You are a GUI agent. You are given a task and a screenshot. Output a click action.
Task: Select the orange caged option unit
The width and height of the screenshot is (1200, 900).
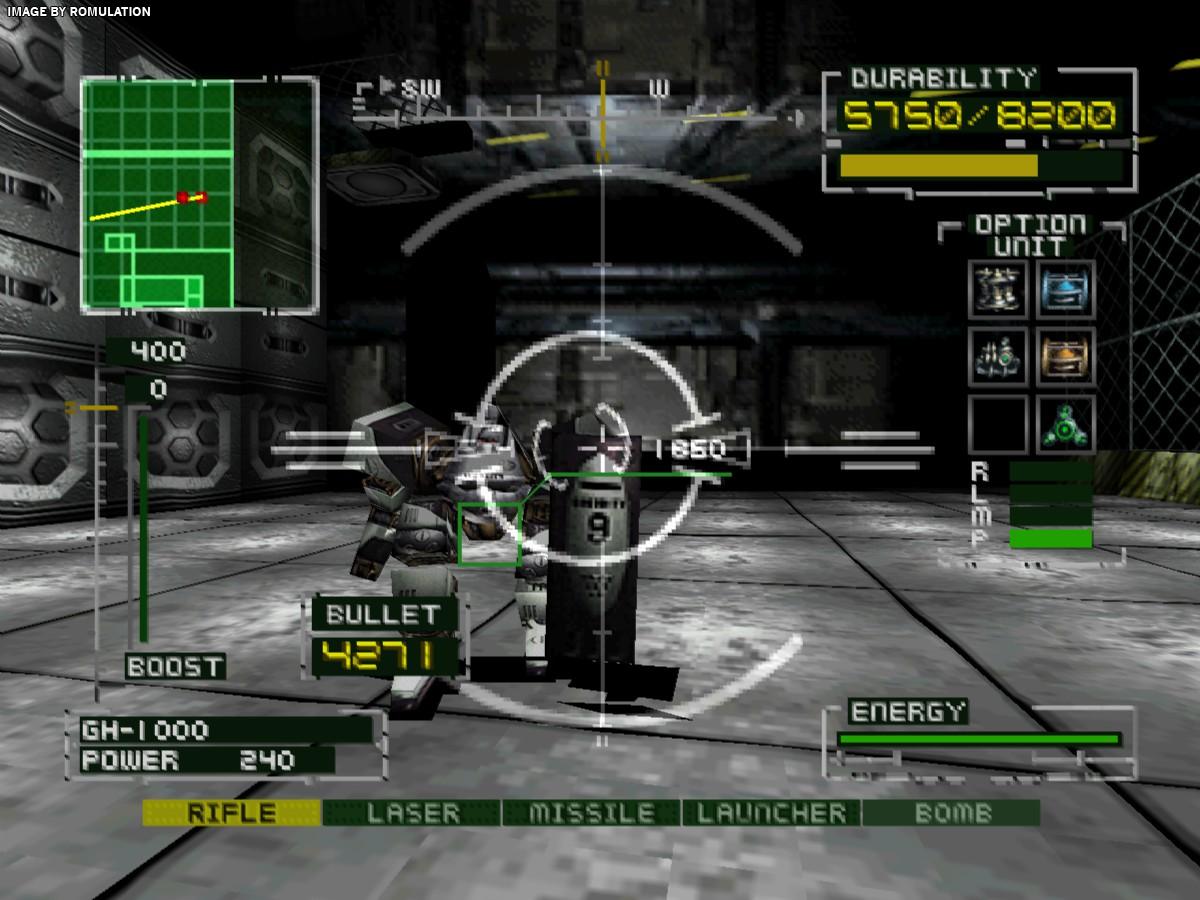1065,357
